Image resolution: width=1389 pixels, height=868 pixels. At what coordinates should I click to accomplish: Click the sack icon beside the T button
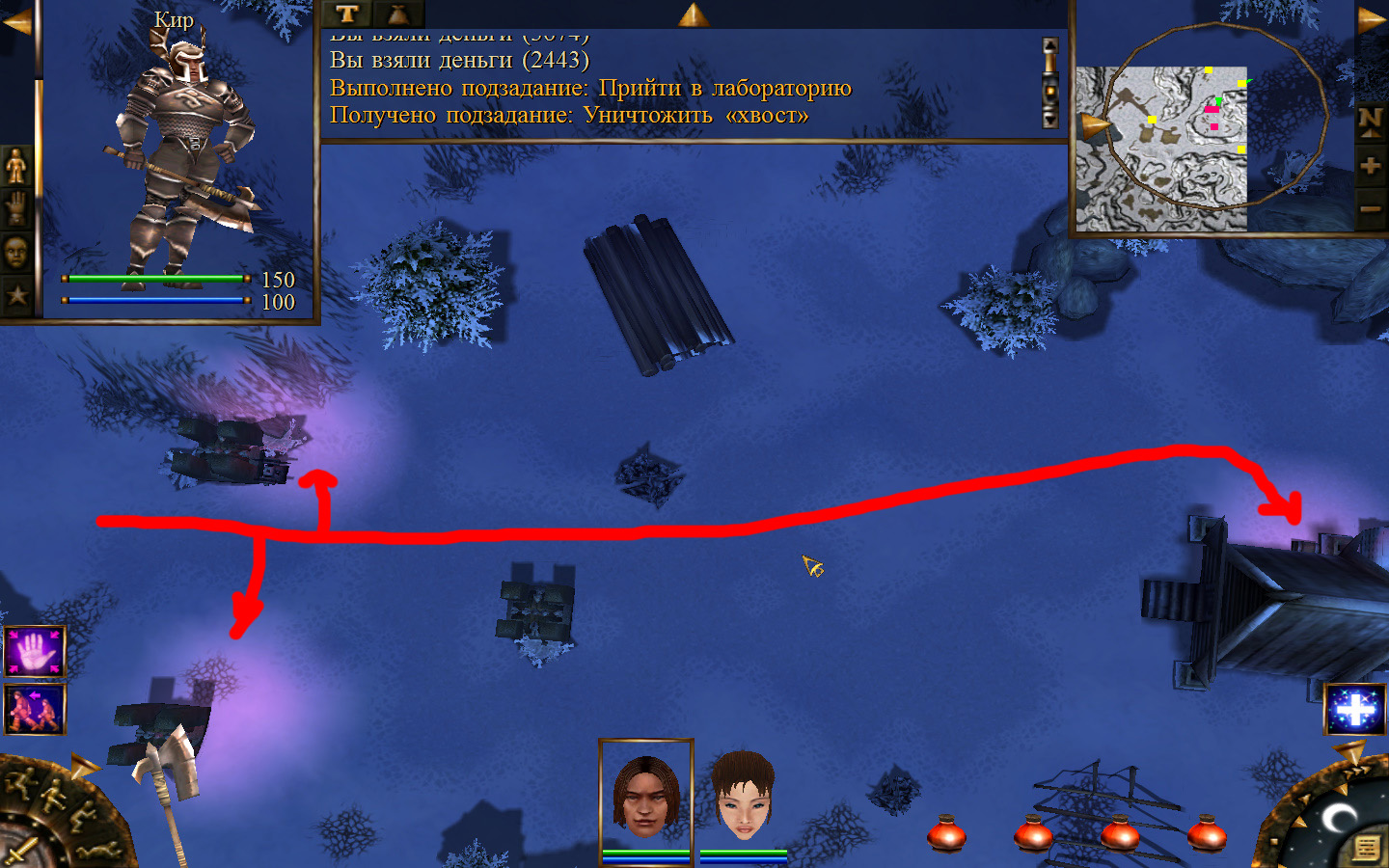pyautogui.click(x=397, y=14)
